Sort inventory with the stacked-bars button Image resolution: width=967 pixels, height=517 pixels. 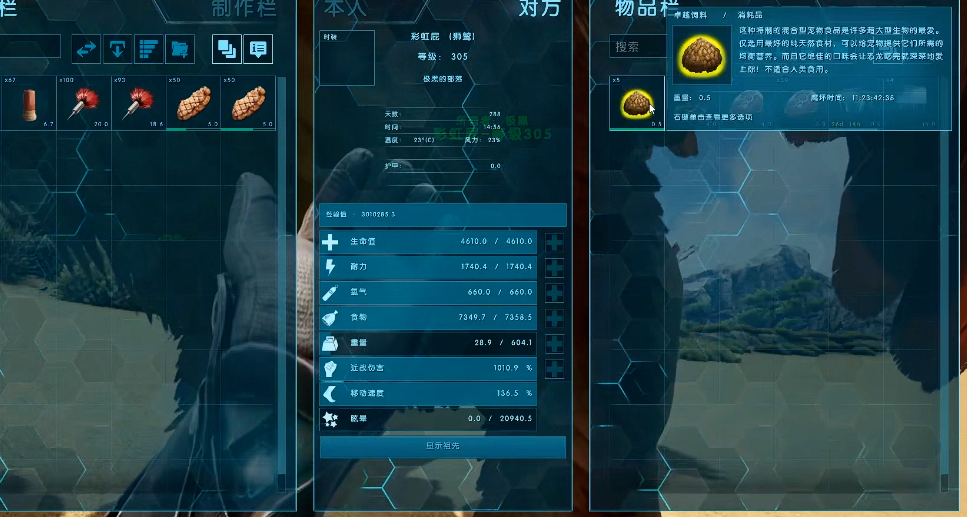149,48
